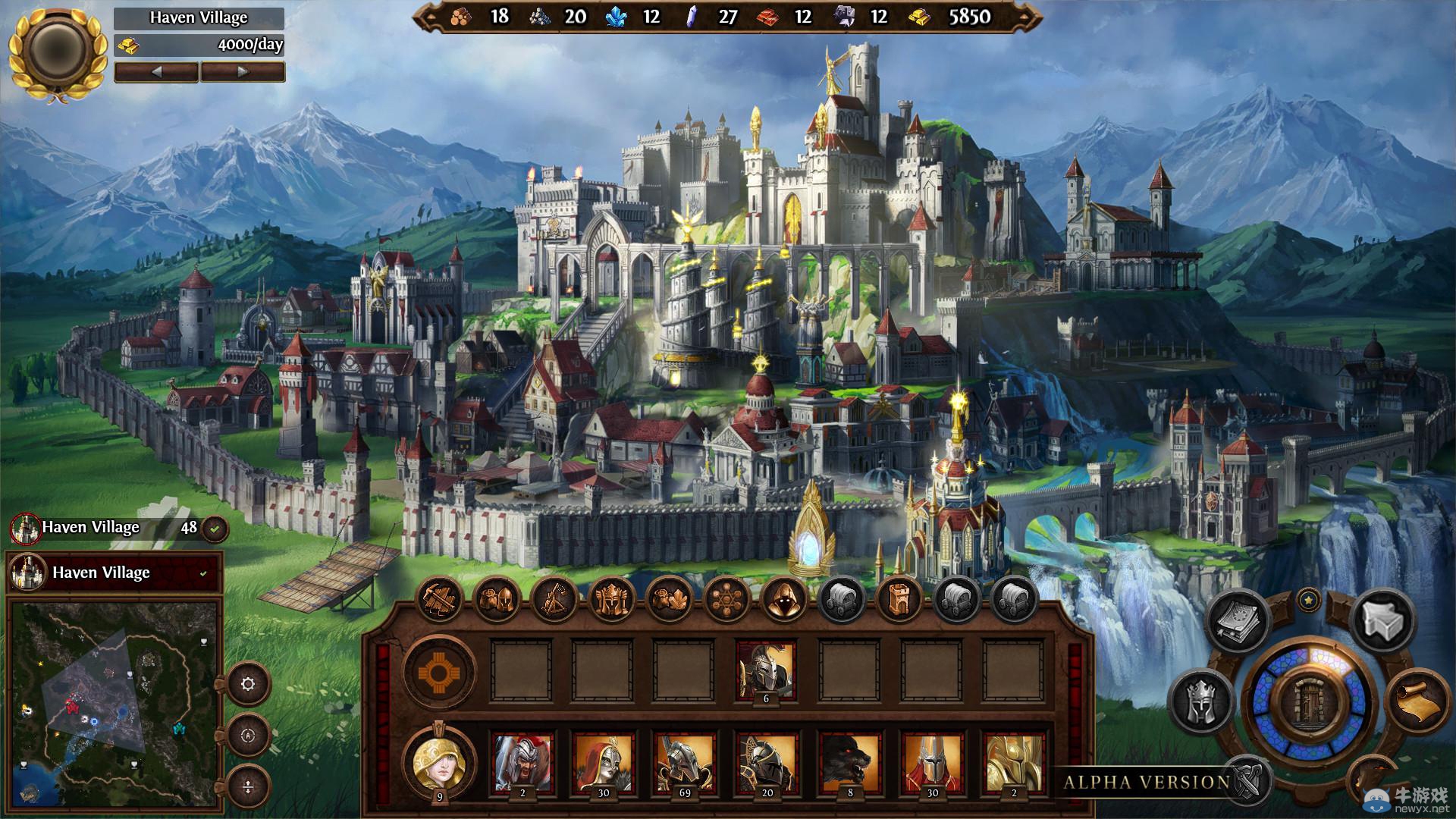The width and height of the screenshot is (1456, 819).
Task: Select Haven Village in the town list
Action: coord(115,573)
